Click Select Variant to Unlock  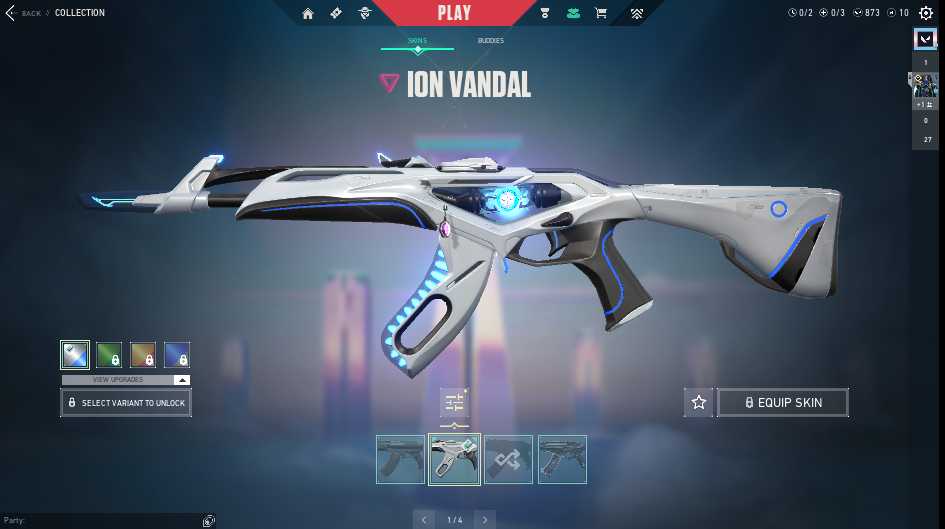[x=125, y=403]
